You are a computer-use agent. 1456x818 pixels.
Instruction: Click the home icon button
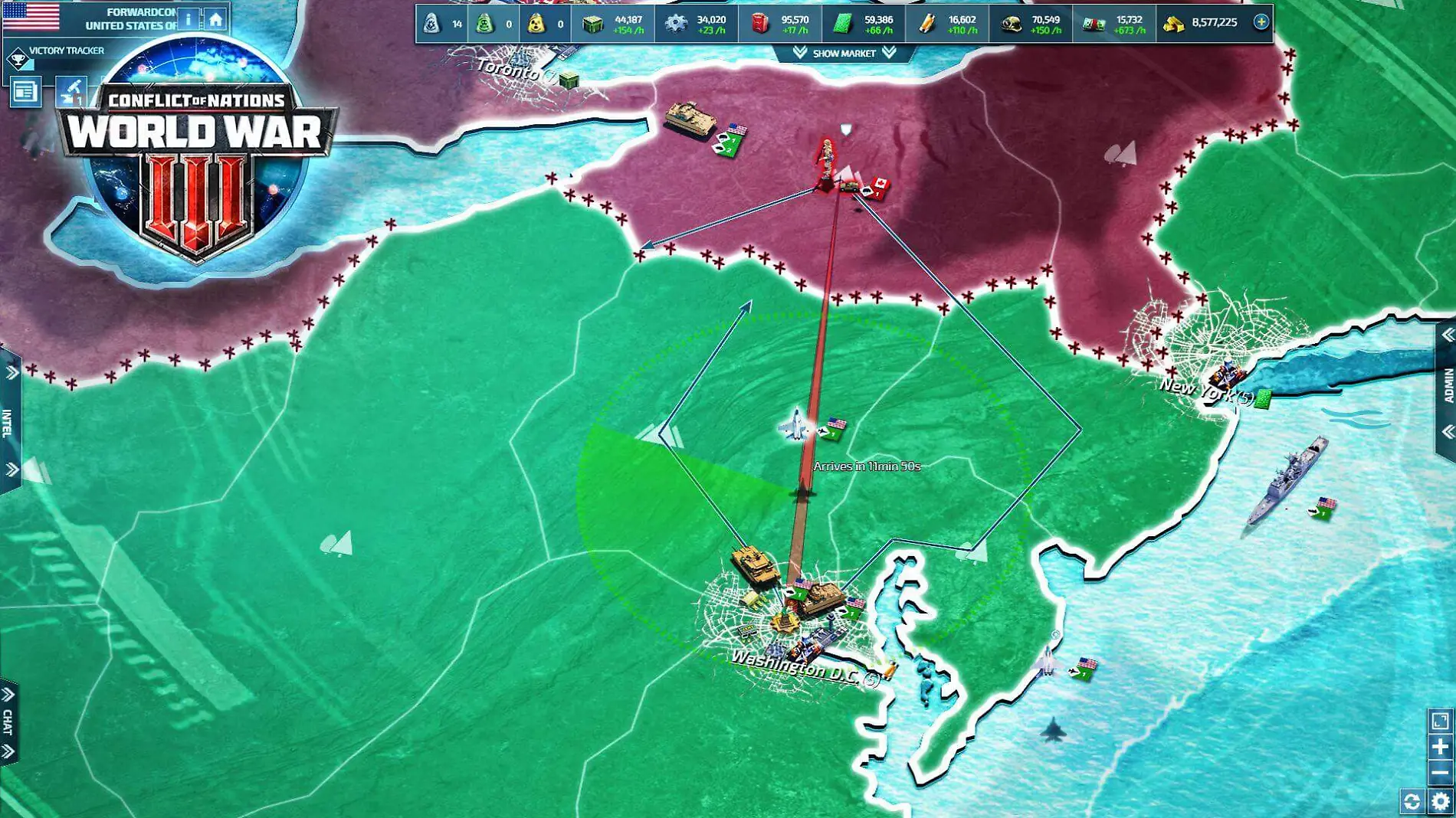click(216, 19)
